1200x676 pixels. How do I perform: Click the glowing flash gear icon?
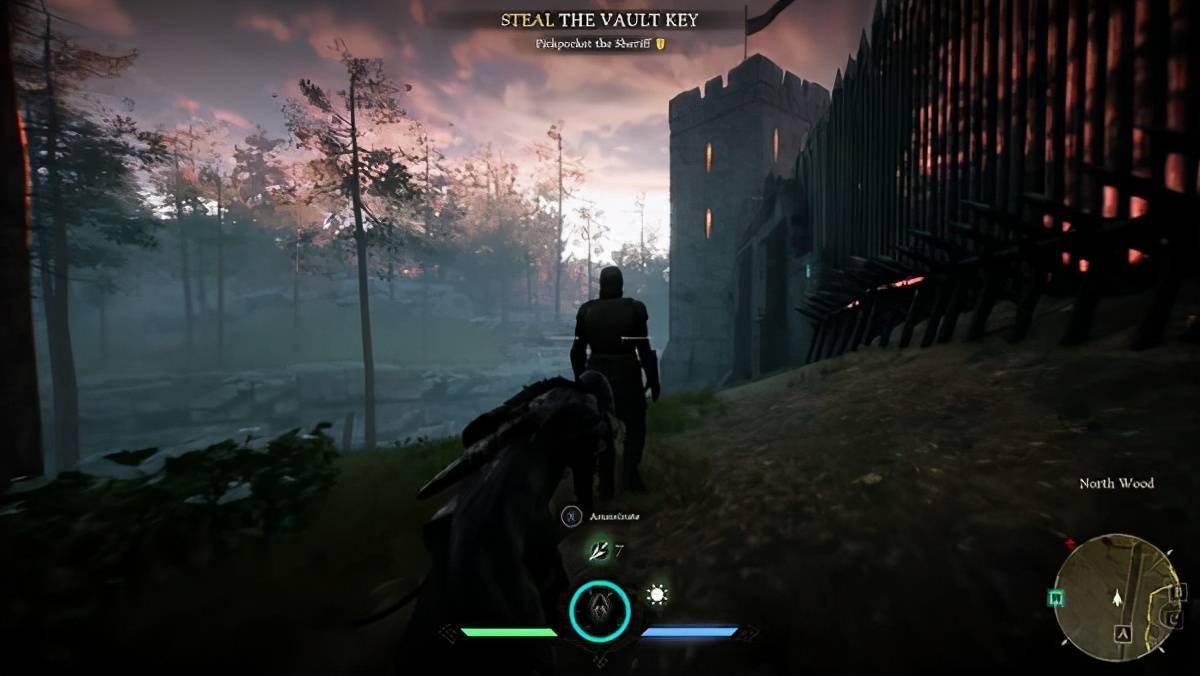point(657,595)
